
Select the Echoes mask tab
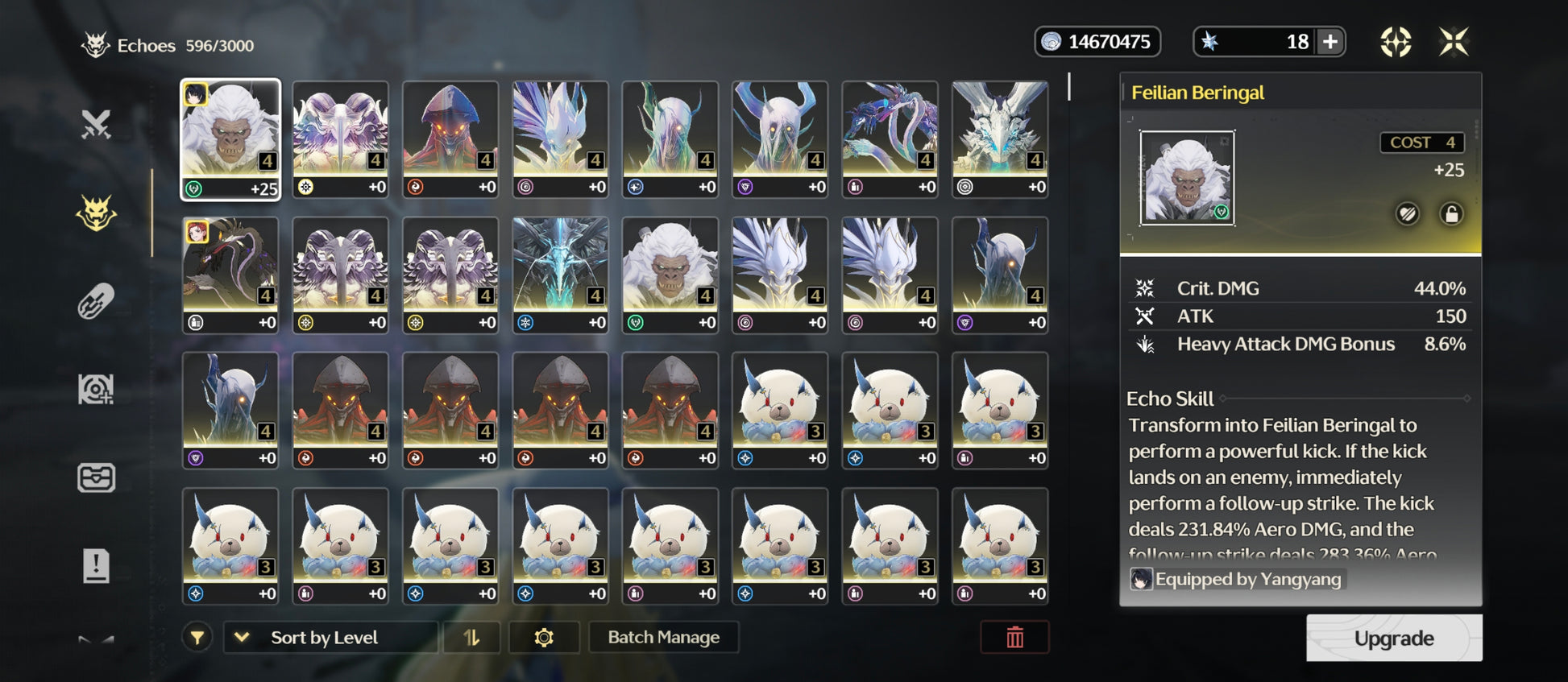96,213
